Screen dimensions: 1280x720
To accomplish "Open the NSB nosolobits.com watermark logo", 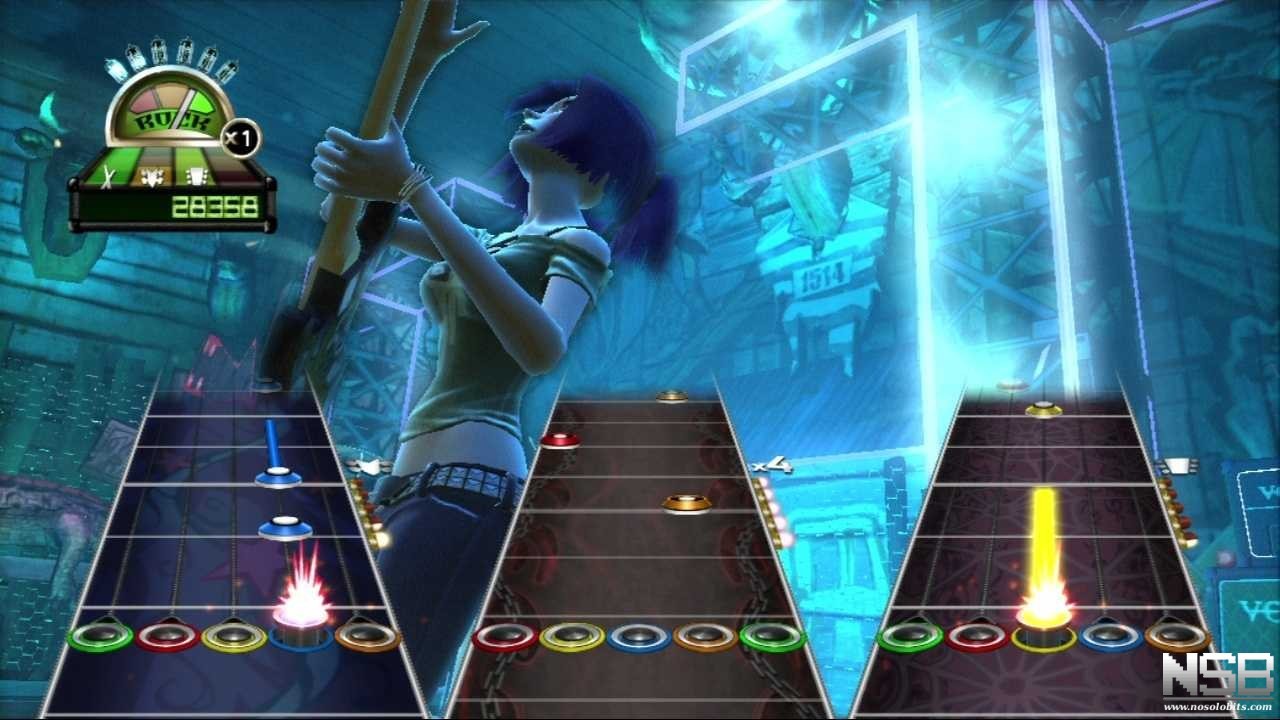I will 1216,682.
